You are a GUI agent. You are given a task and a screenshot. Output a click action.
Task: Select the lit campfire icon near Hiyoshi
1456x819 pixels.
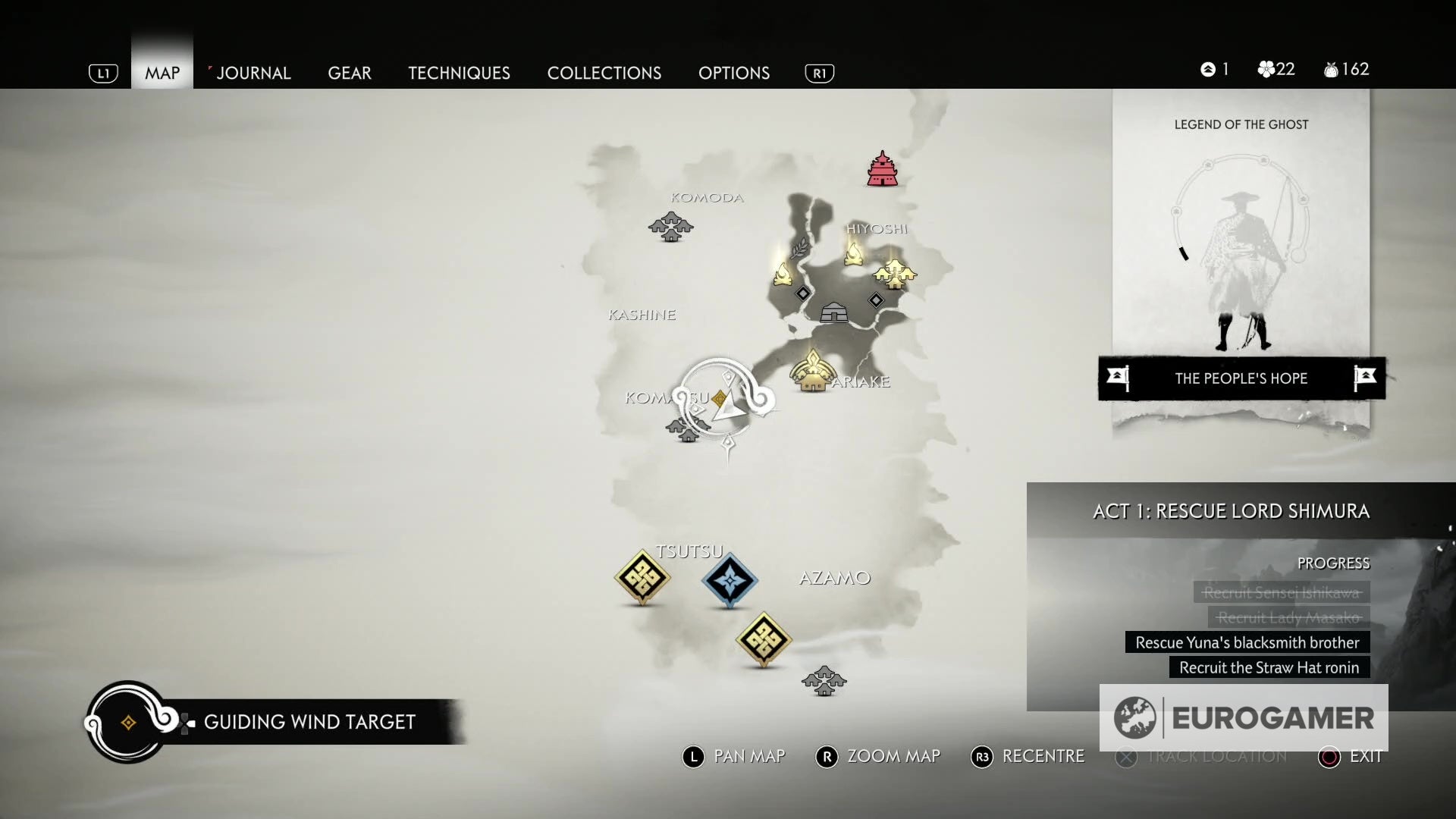pos(853,254)
